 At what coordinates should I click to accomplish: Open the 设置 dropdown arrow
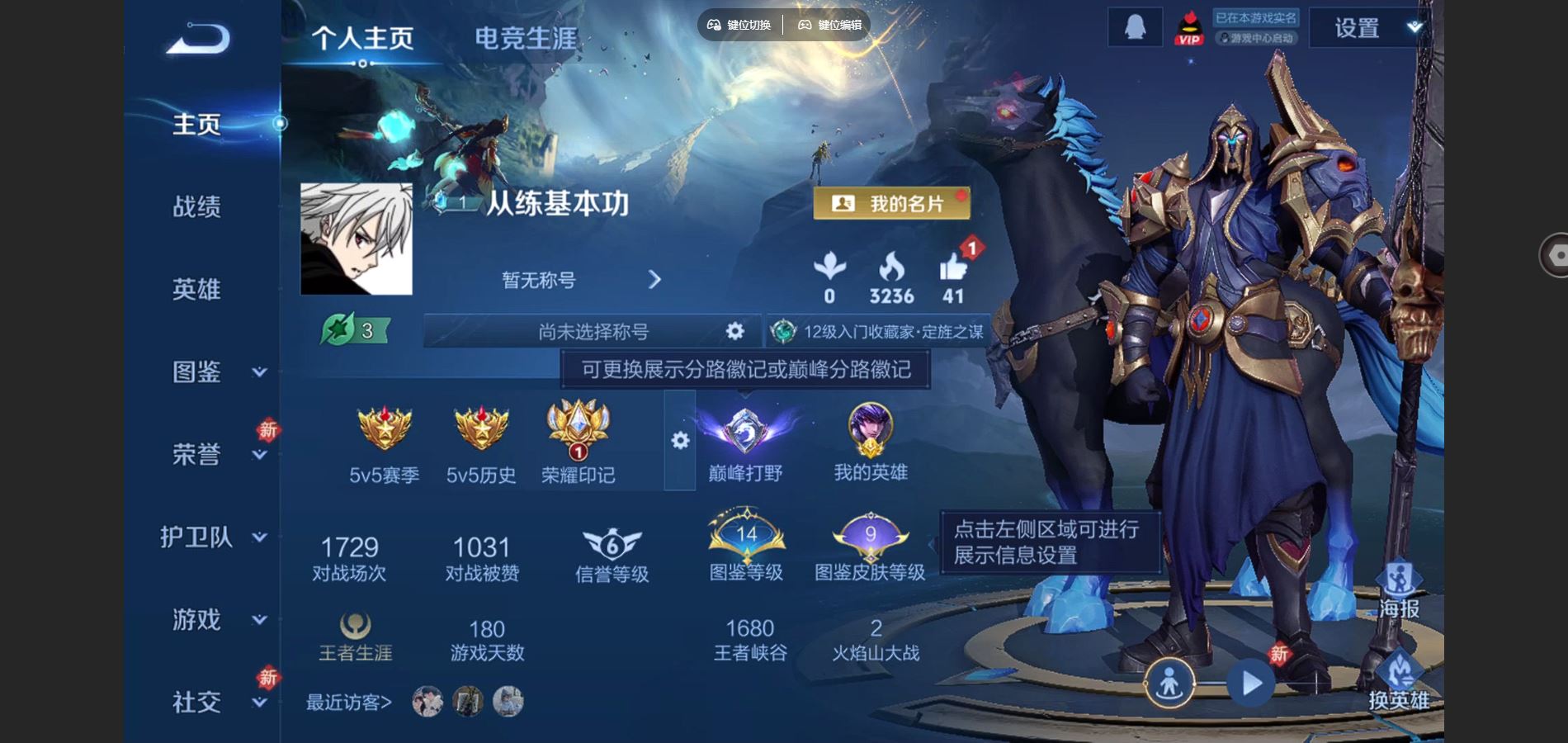click(1413, 27)
